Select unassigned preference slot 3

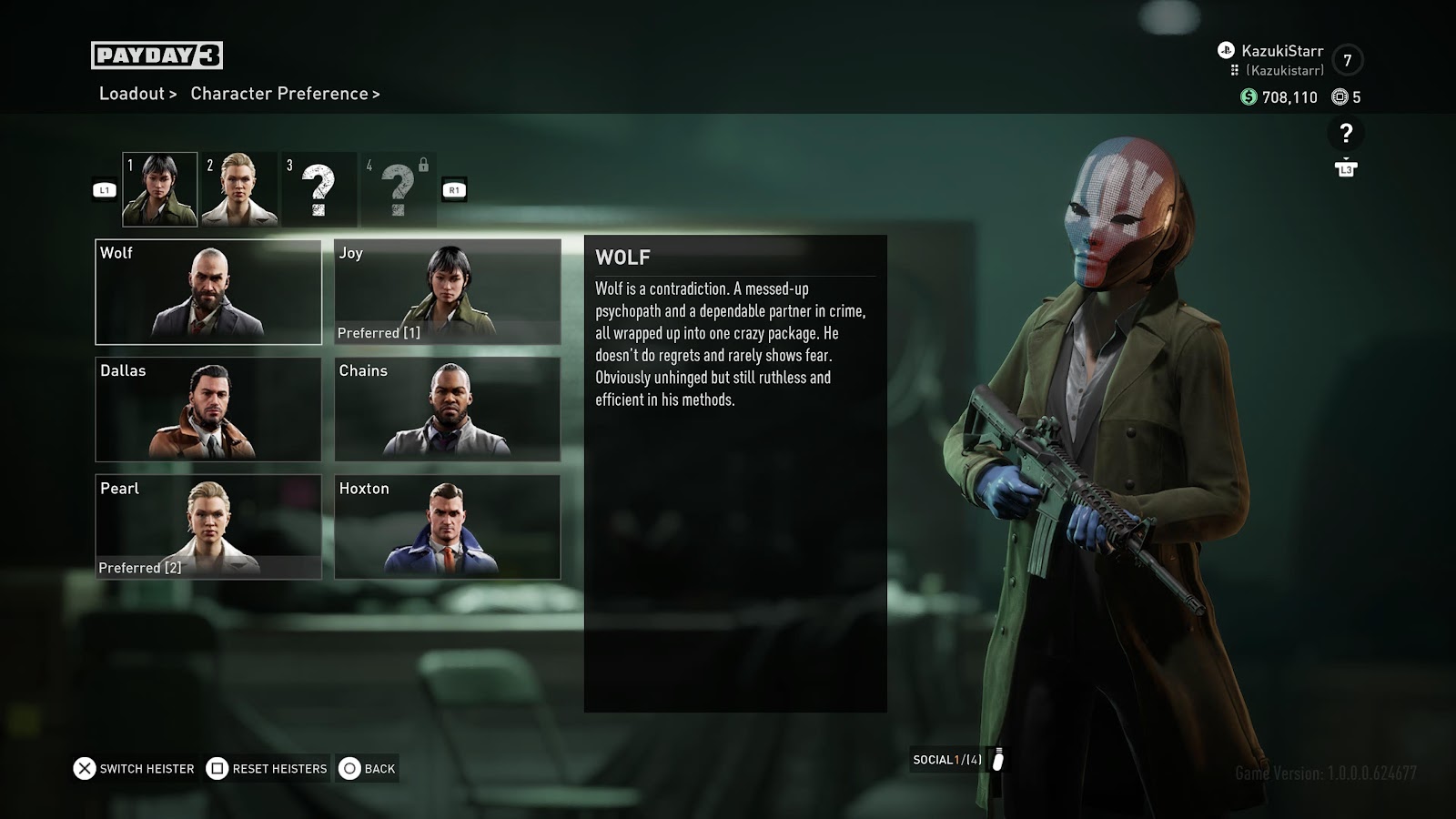tap(318, 189)
